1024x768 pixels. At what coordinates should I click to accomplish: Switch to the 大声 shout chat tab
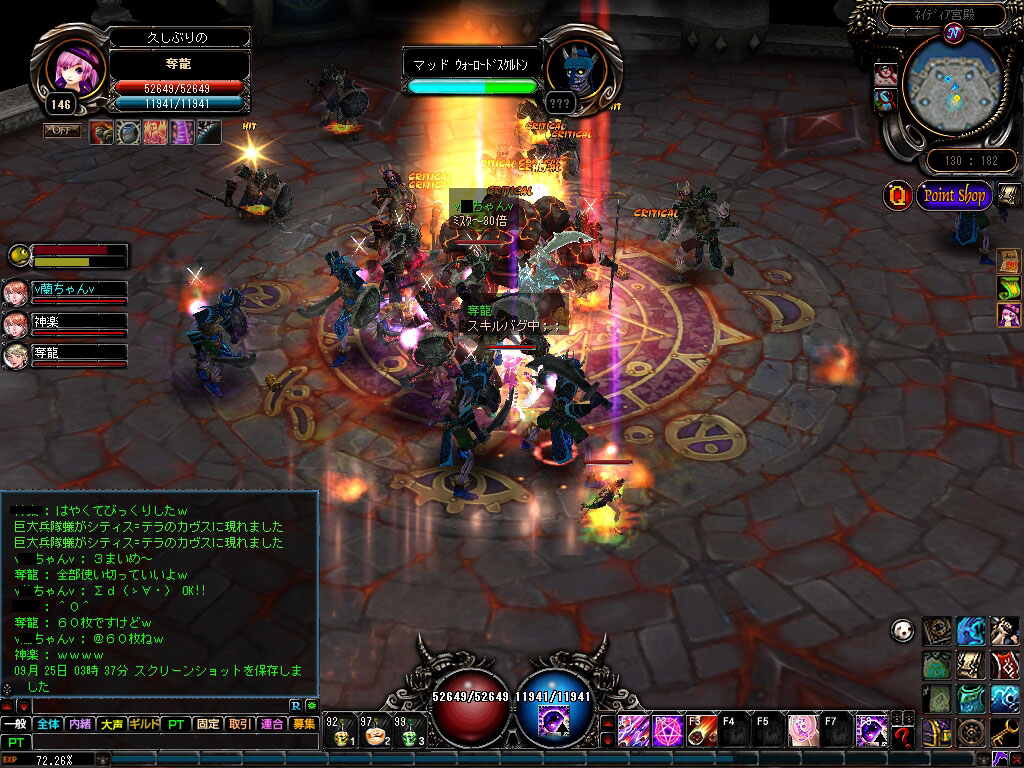coord(112,724)
